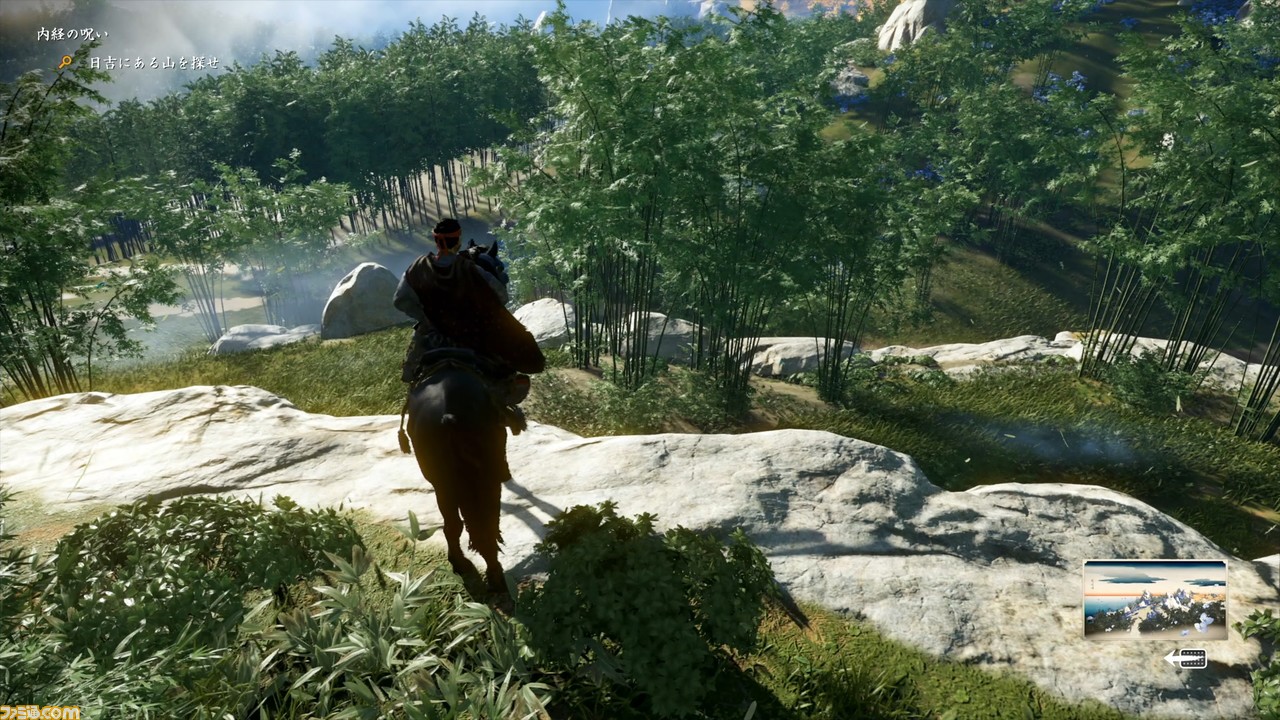Click the orange sunset band in the painting
Image resolution: width=1280 pixels, height=720 pixels.
1207,595
